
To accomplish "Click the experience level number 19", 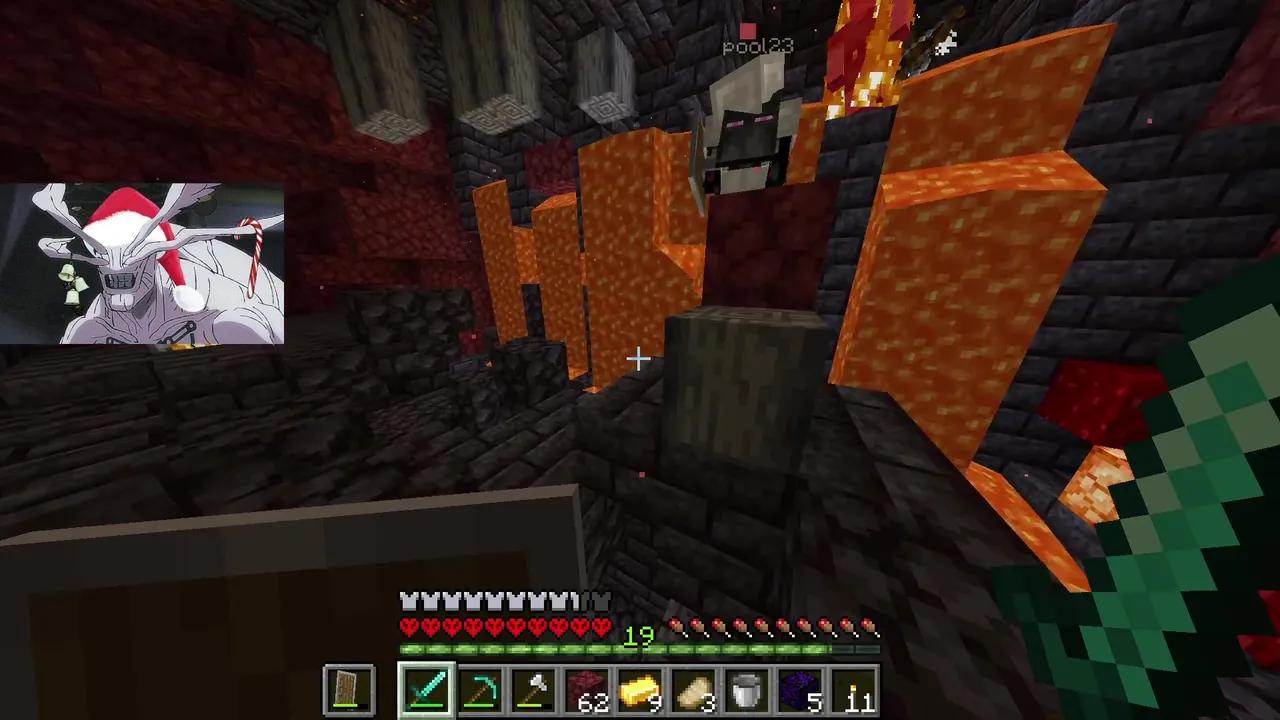I will tap(641, 637).
